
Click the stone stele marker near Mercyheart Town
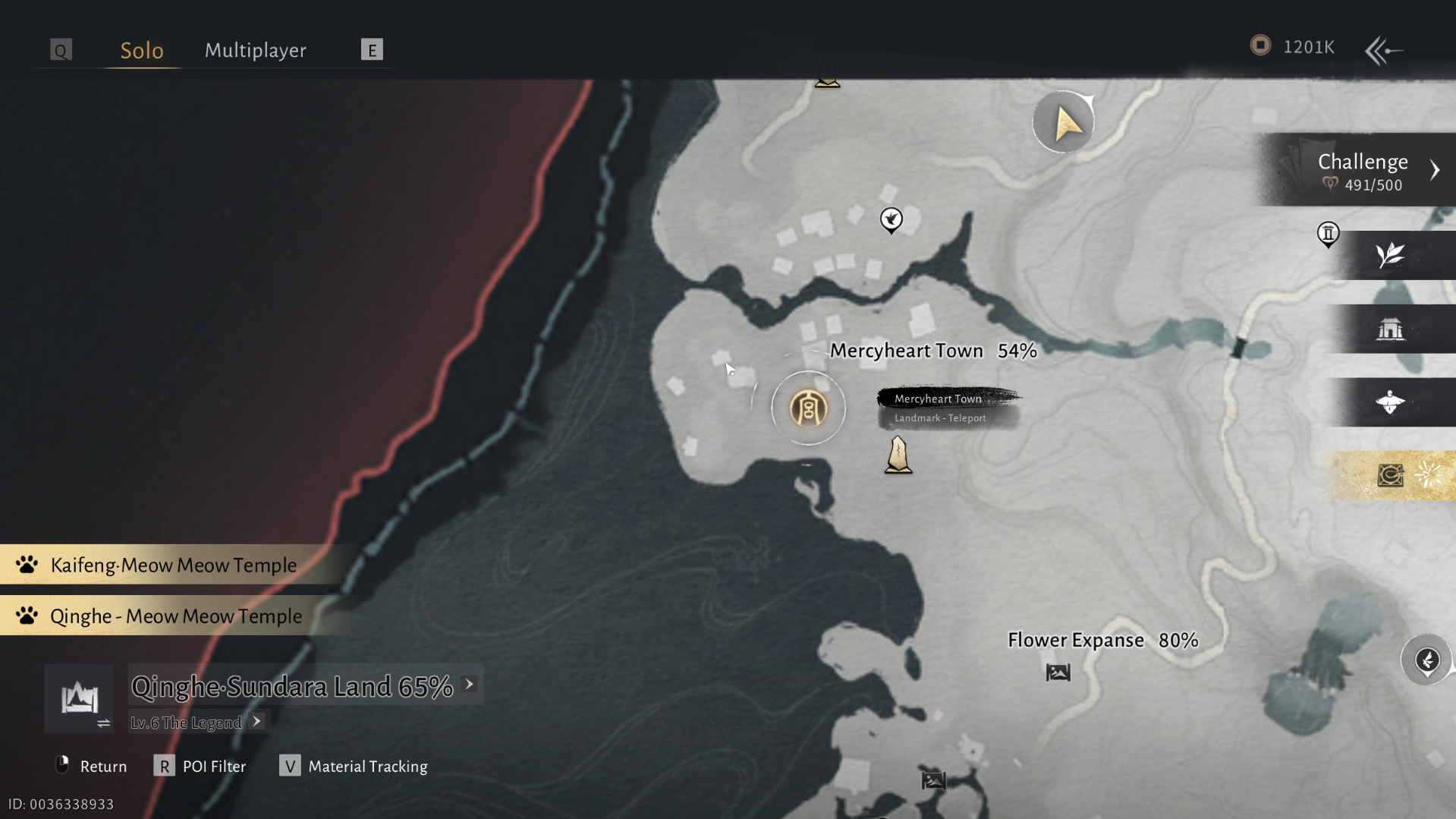[898, 455]
